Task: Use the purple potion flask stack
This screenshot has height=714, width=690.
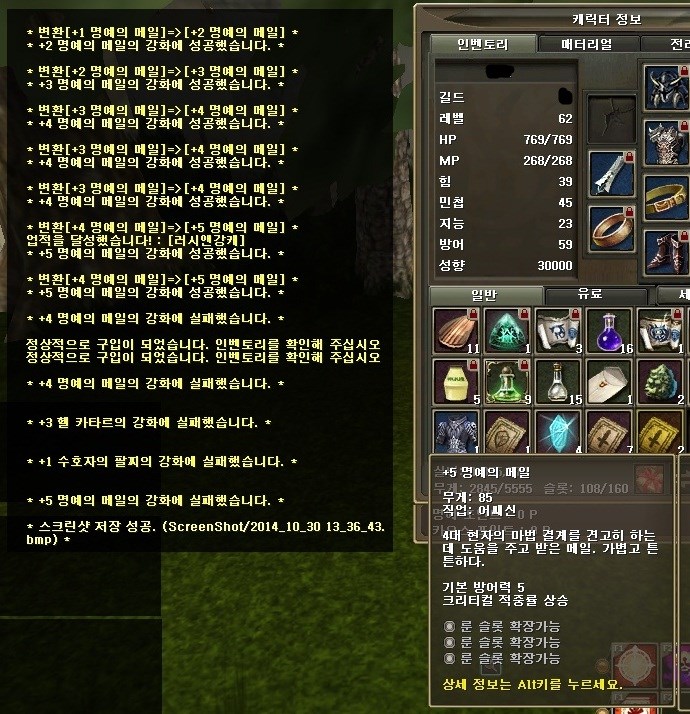Action: 608,331
